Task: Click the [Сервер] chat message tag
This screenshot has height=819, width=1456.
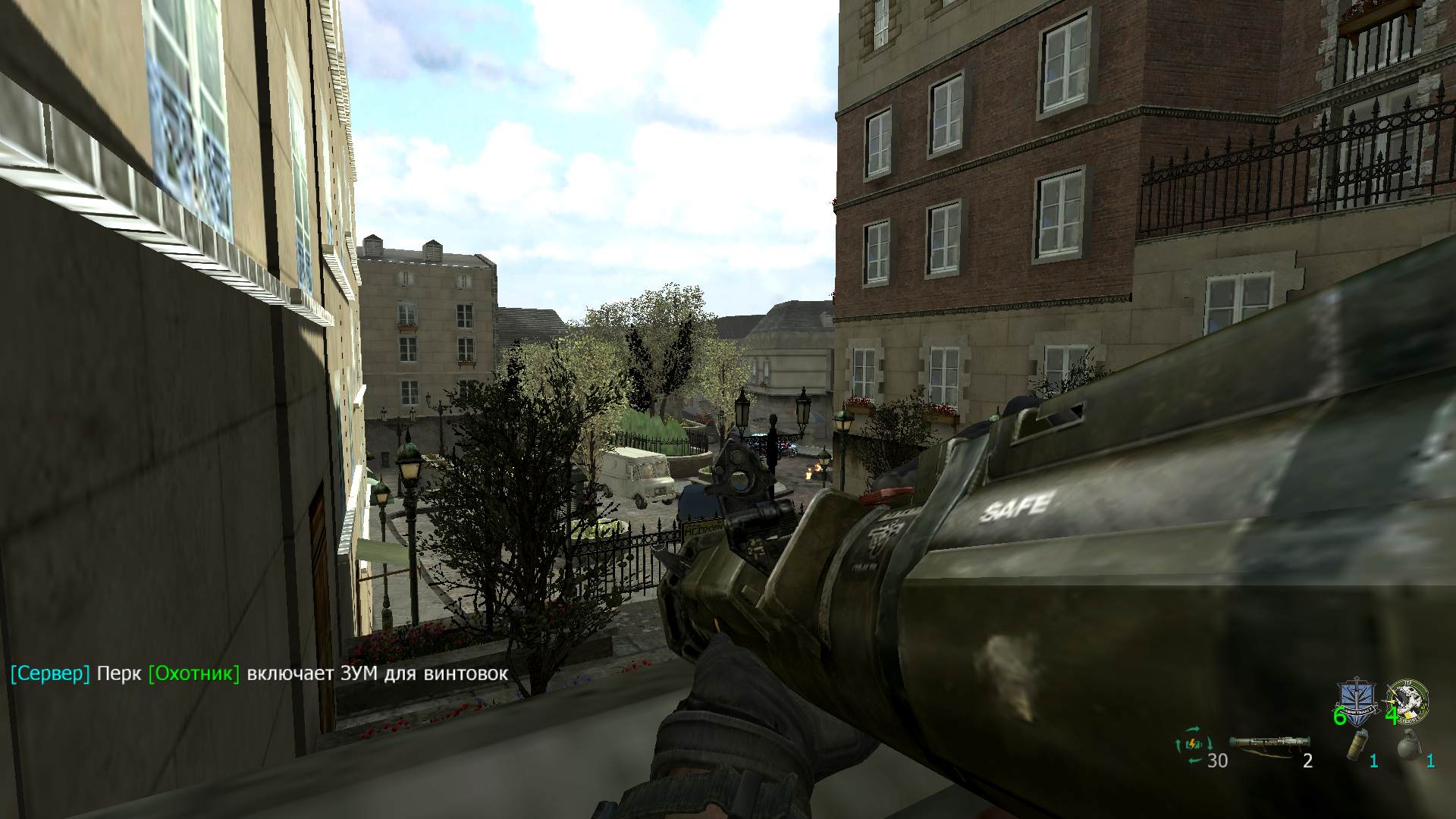Action: pos(50,673)
